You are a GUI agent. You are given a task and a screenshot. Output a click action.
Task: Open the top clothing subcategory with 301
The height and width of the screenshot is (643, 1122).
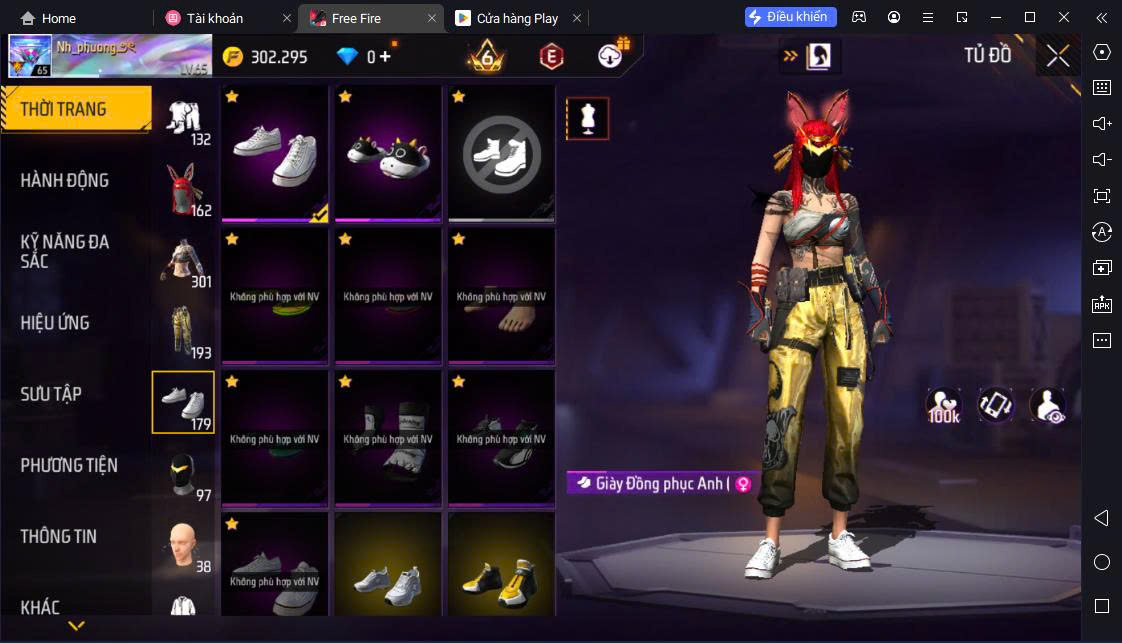[x=183, y=262]
